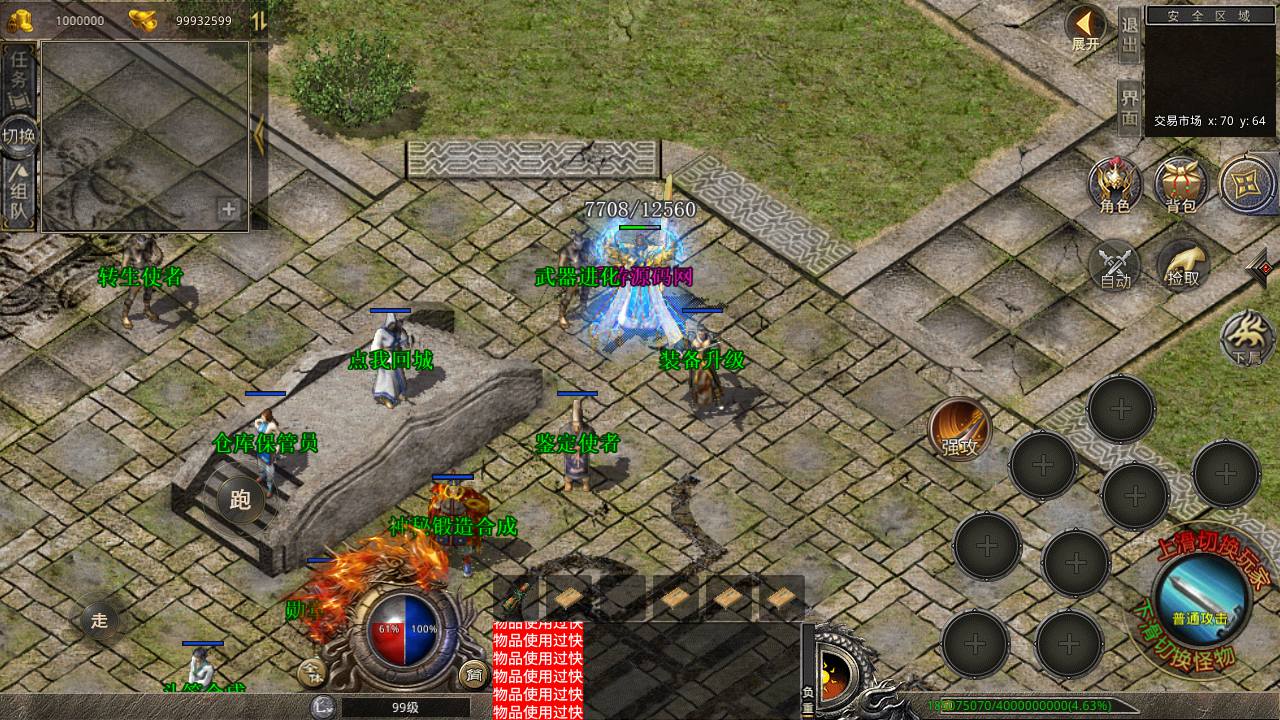This screenshot has width=1280, height=720.
Task: Click the plus button in quest panel
Action: tap(229, 210)
